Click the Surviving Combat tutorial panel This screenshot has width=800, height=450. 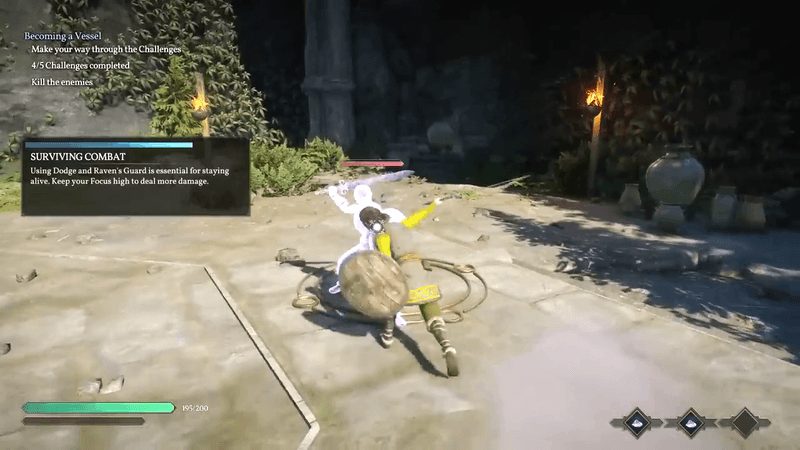pos(136,177)
